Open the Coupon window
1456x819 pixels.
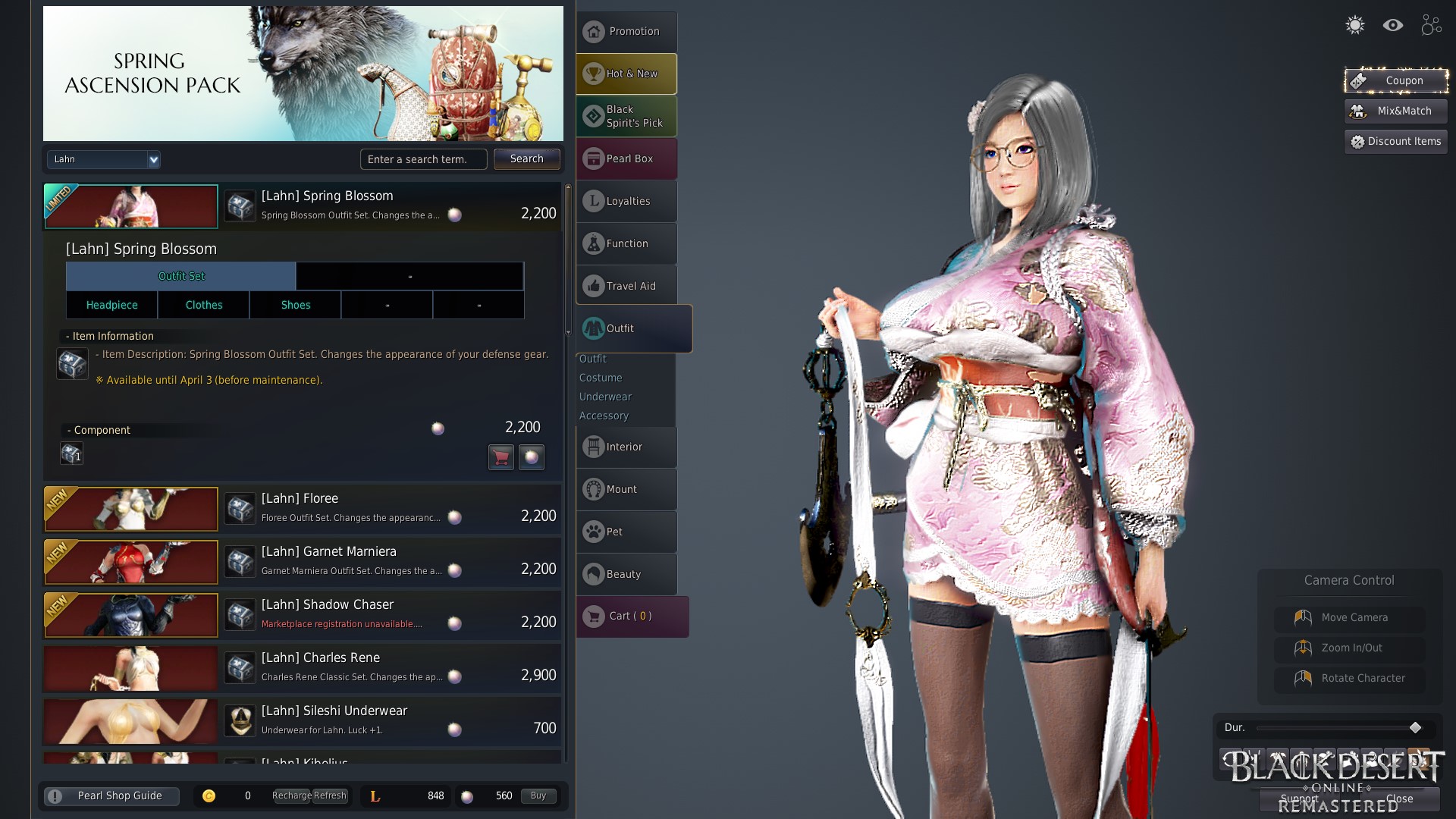[x=1395, y=80]
